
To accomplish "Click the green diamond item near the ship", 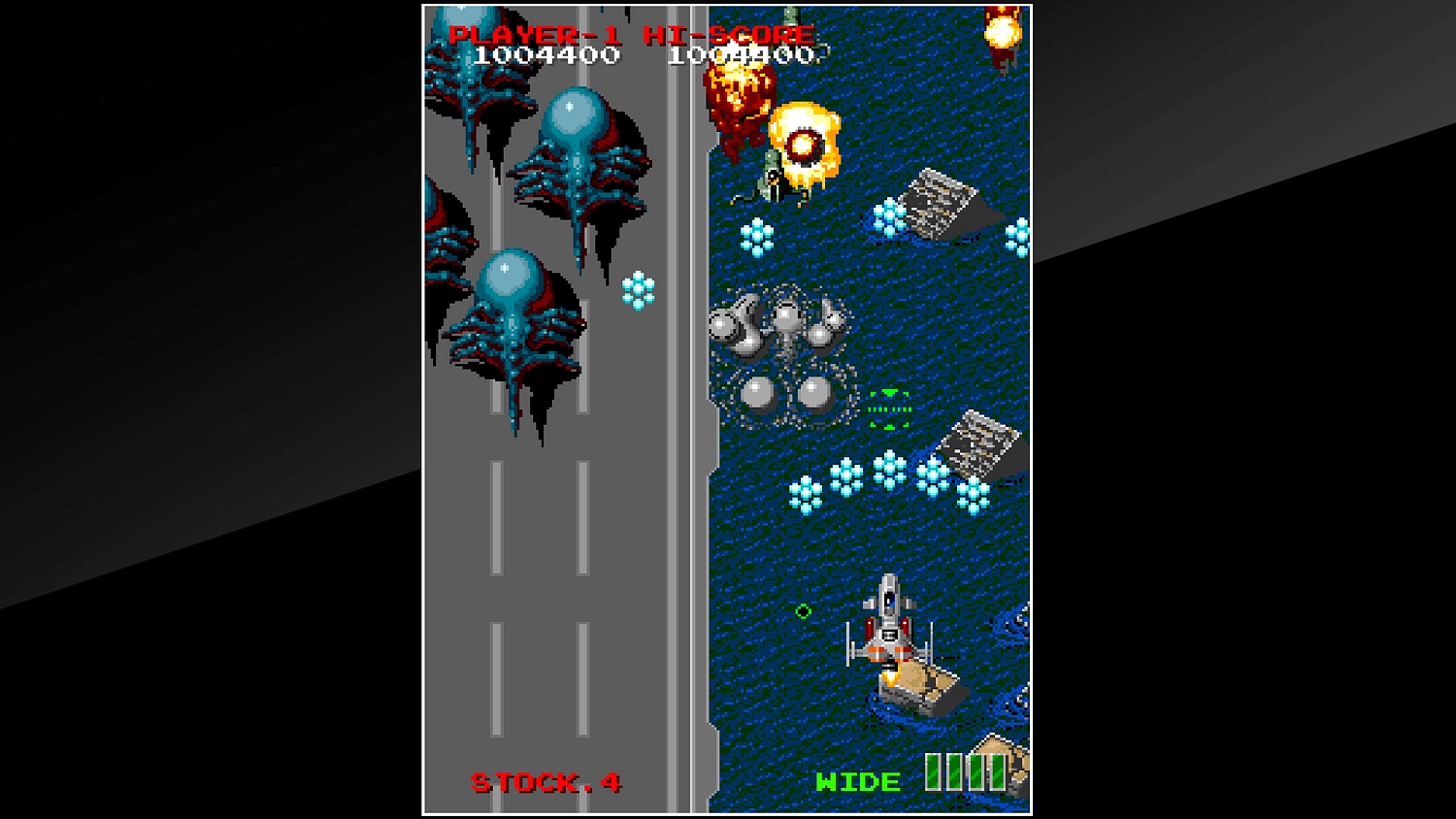I will tap(801, 612).
